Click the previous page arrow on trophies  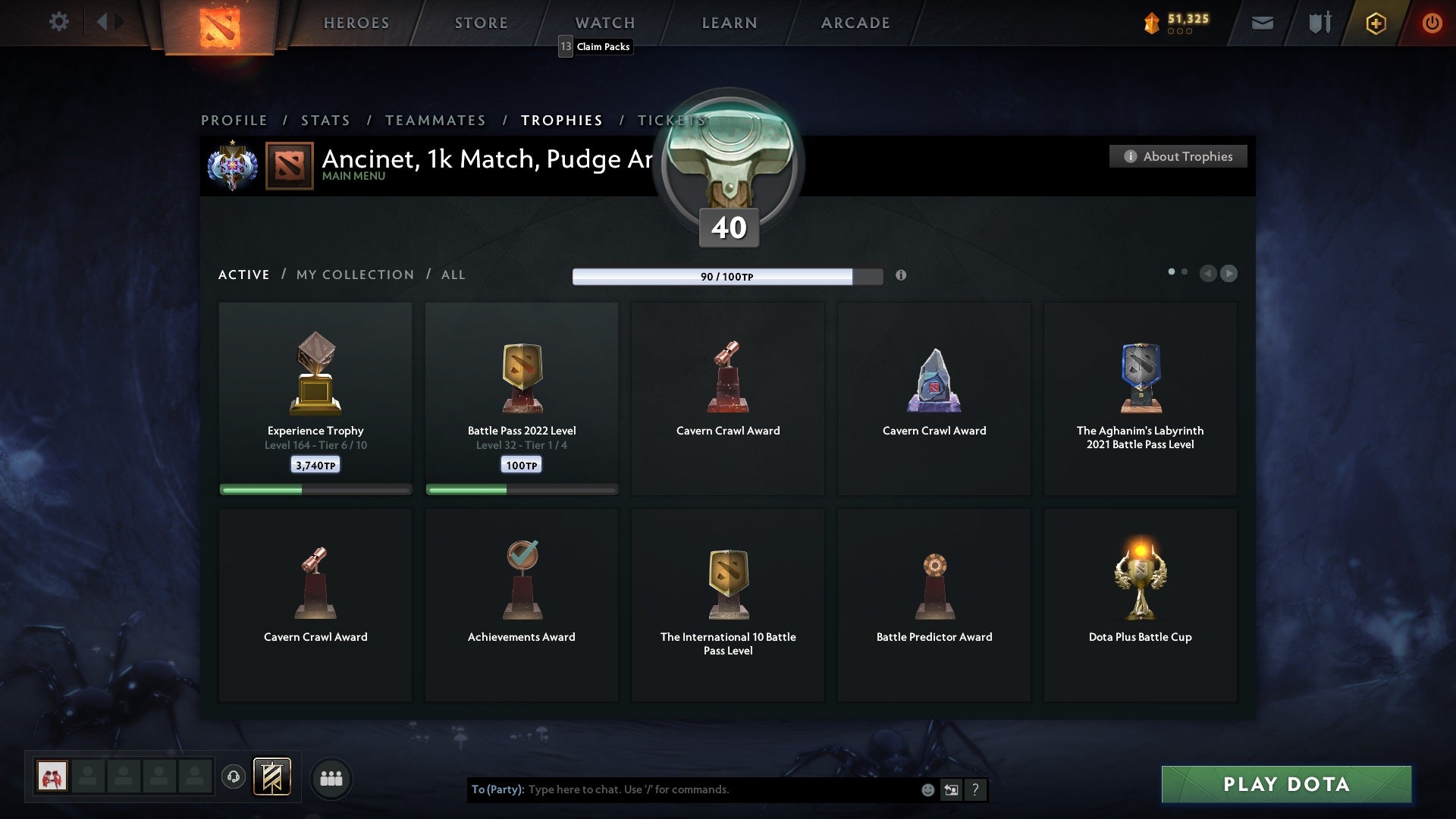coord(1209,274)
